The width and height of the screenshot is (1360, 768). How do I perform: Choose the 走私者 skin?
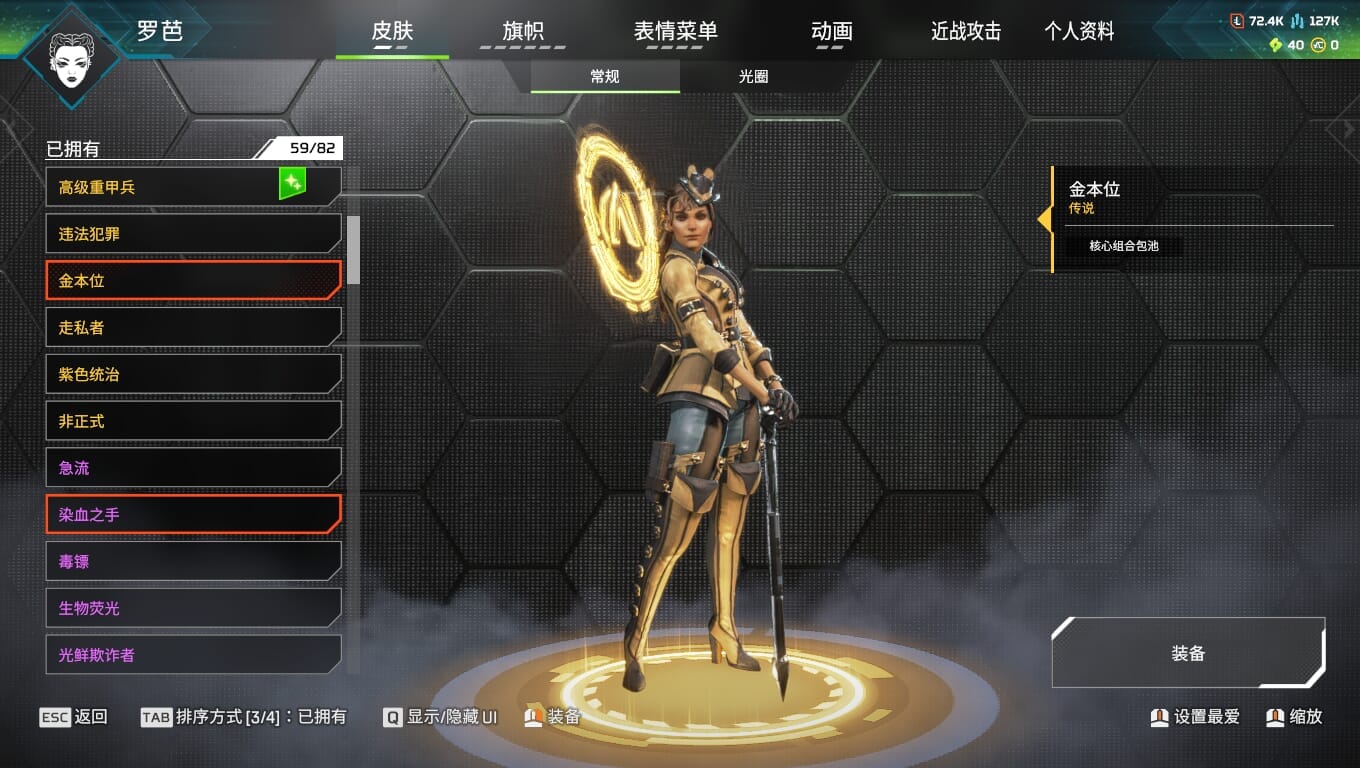coord(193,328)
